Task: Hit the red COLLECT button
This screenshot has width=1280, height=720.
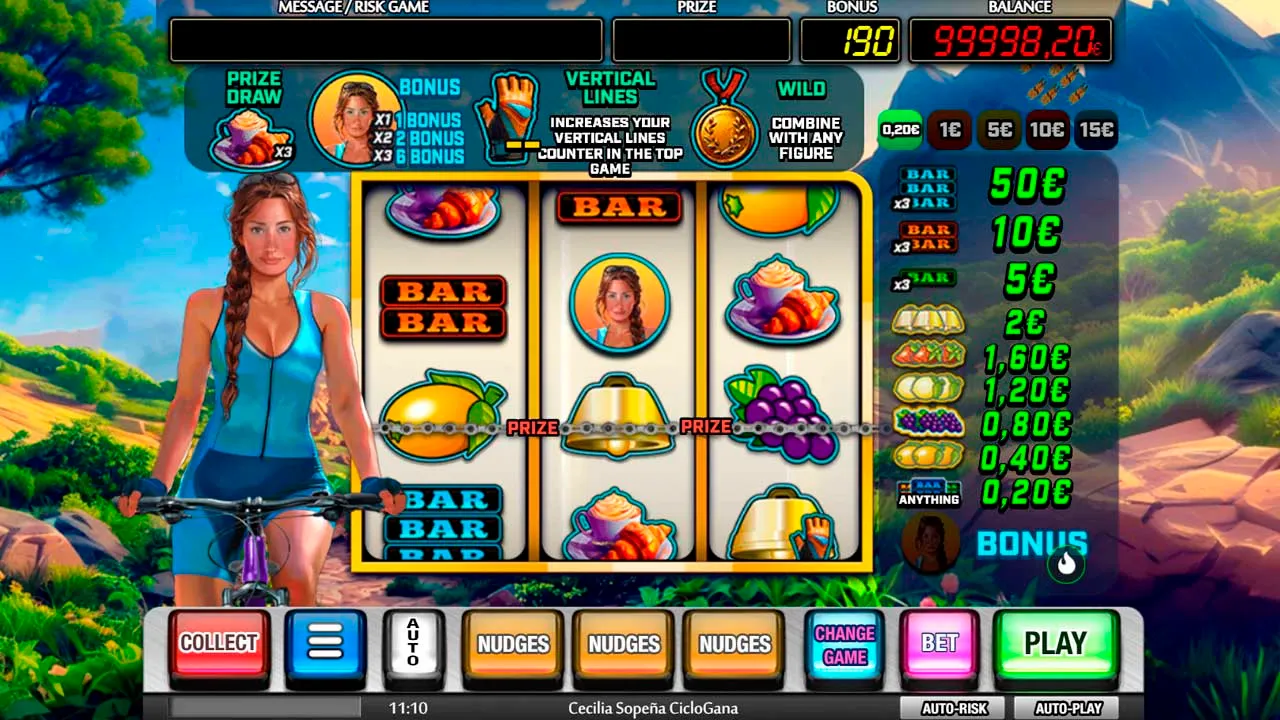Action: [x=218, y=643]
